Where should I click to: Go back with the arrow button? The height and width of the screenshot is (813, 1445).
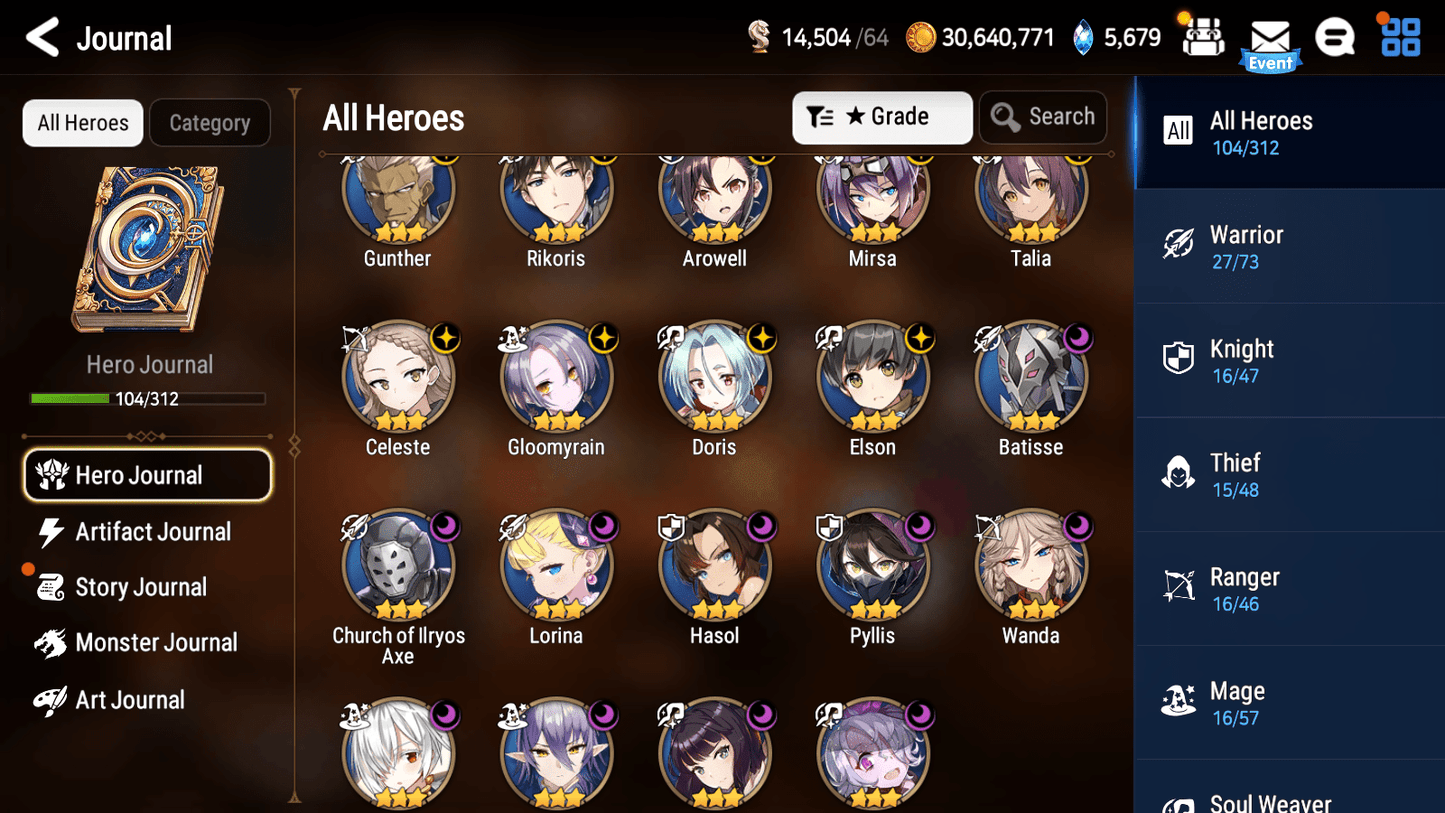42,37
